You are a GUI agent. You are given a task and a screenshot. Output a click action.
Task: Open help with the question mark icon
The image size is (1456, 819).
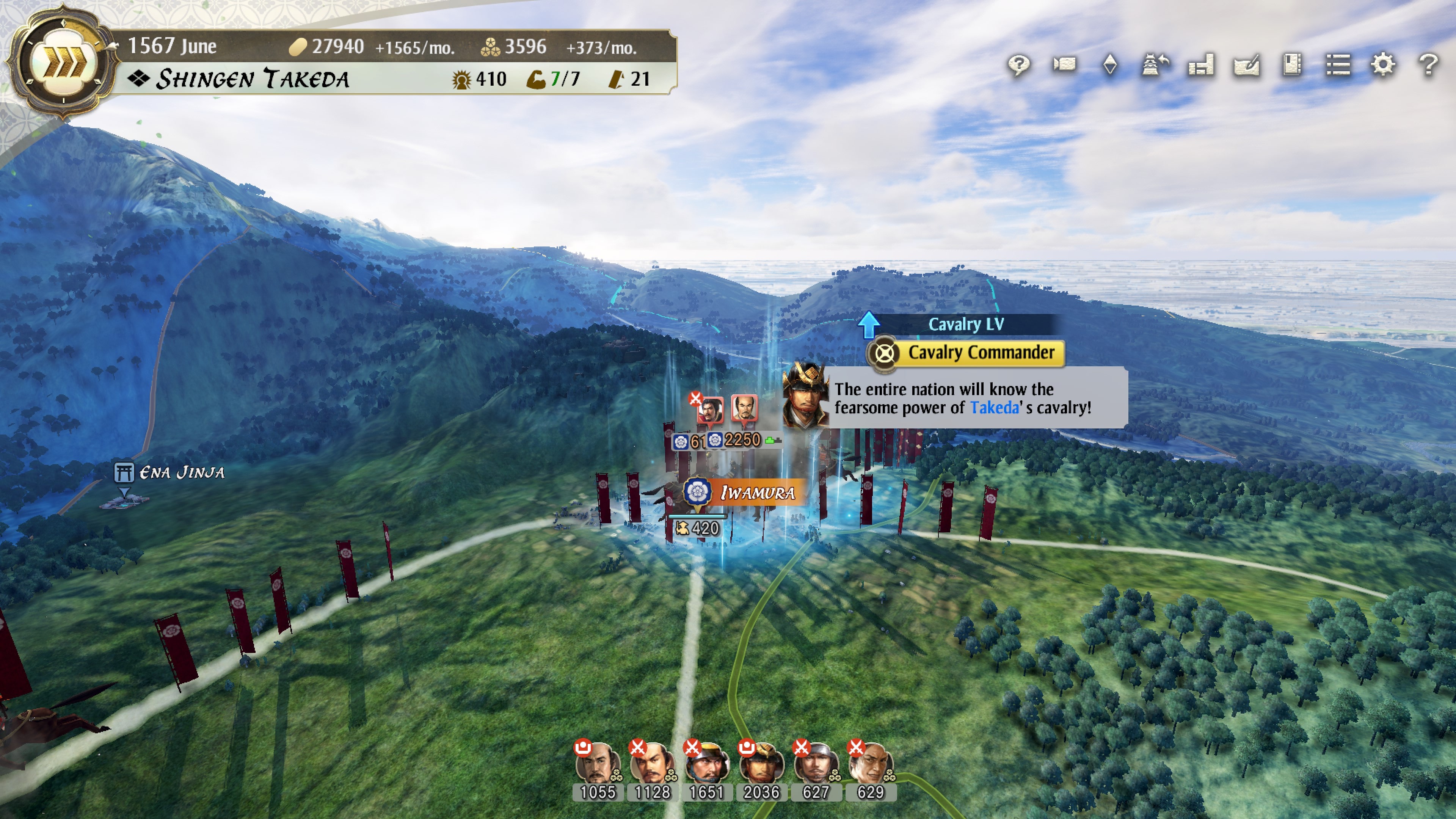[x=1429, y=64]
